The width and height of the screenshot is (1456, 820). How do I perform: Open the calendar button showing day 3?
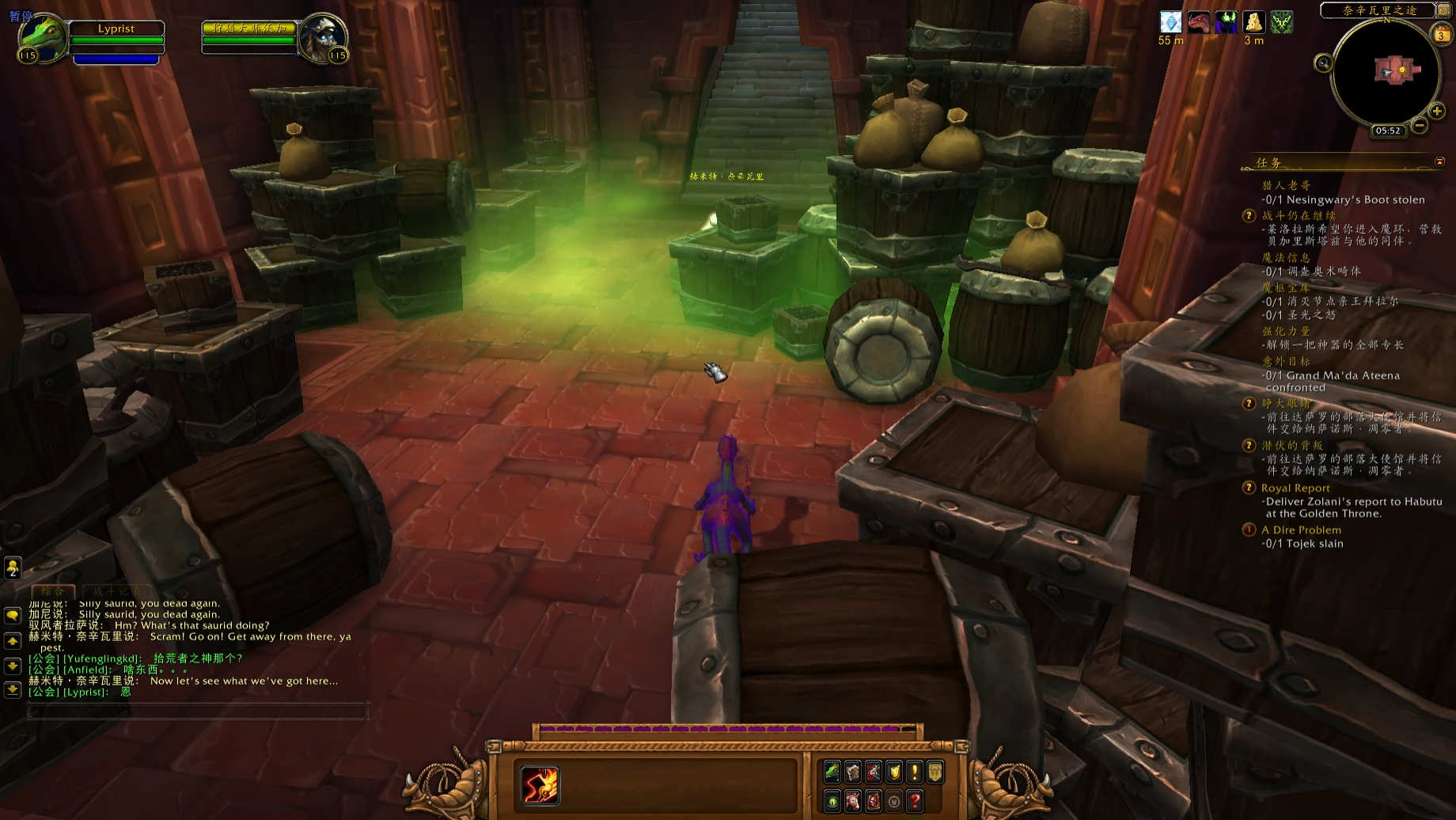1441,35
